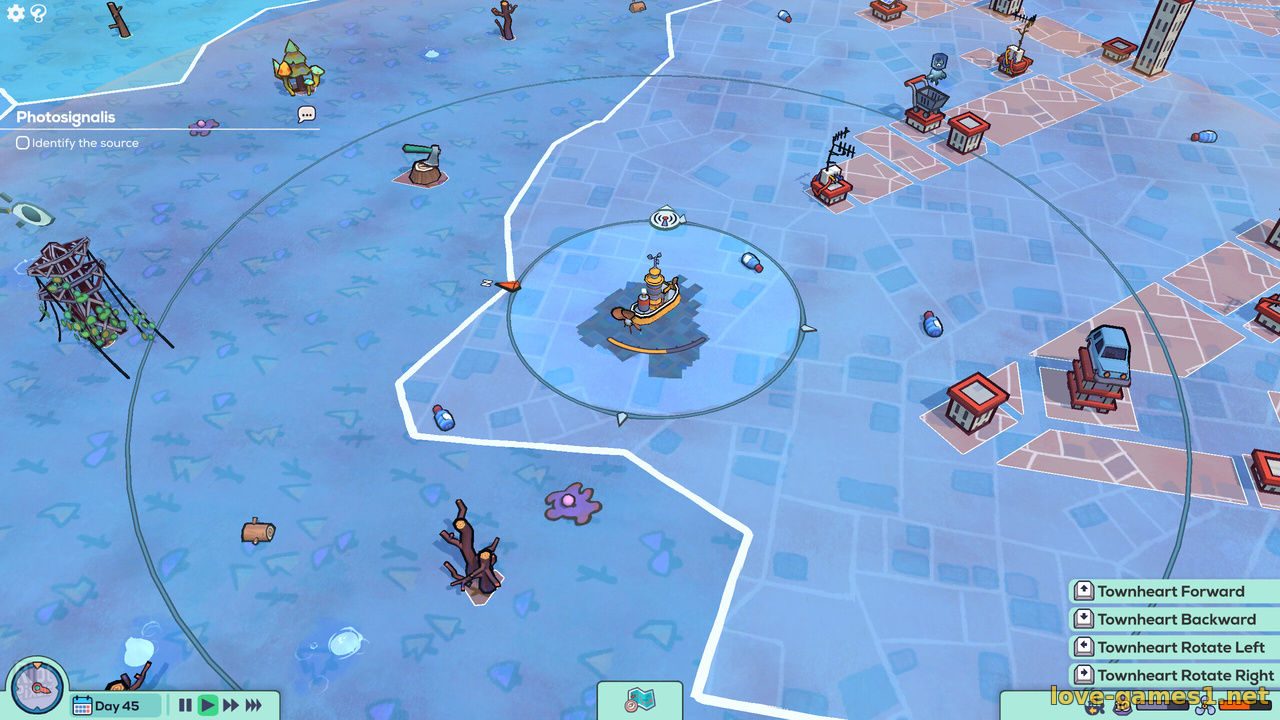Pause the game time

click(185, 706)
